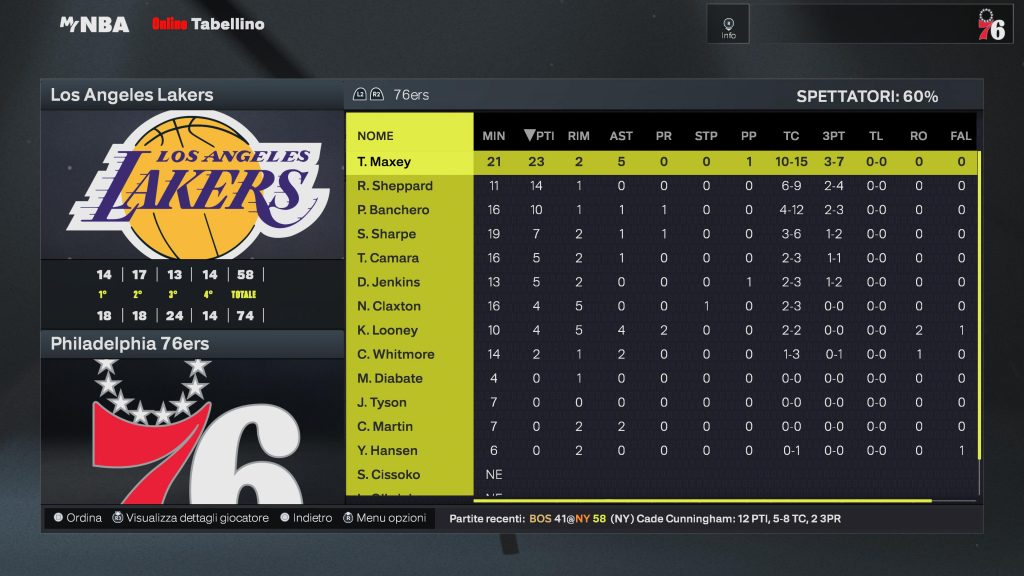
Task: Choose R. Sheppard from the player list
Action: point(395,185)
